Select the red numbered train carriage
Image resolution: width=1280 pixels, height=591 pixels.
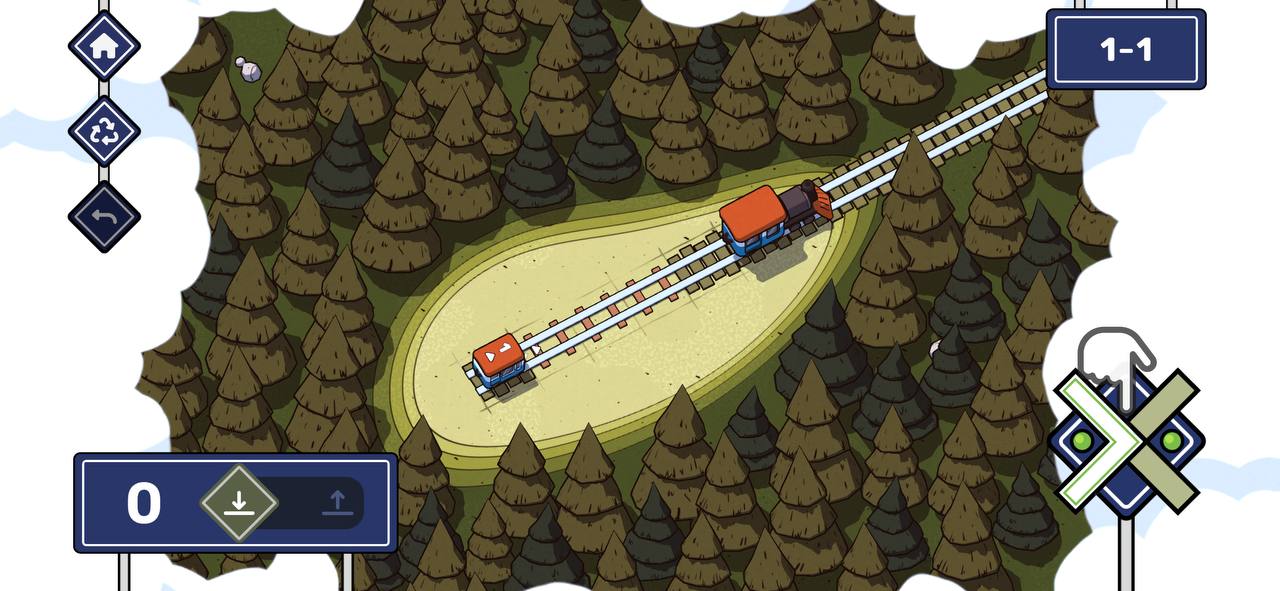point(498,360)
